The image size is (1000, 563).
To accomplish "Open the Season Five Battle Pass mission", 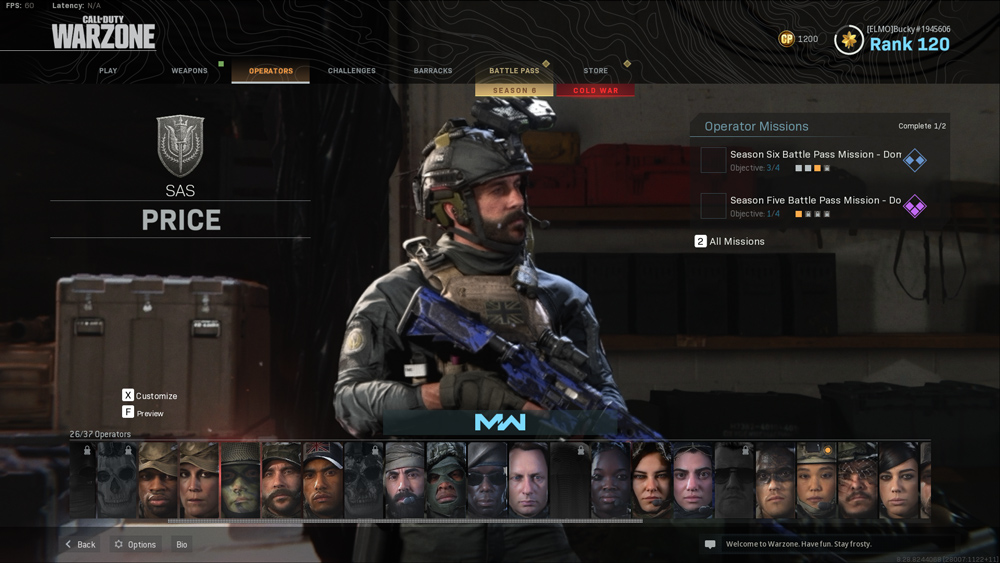I will pos(815,206).
